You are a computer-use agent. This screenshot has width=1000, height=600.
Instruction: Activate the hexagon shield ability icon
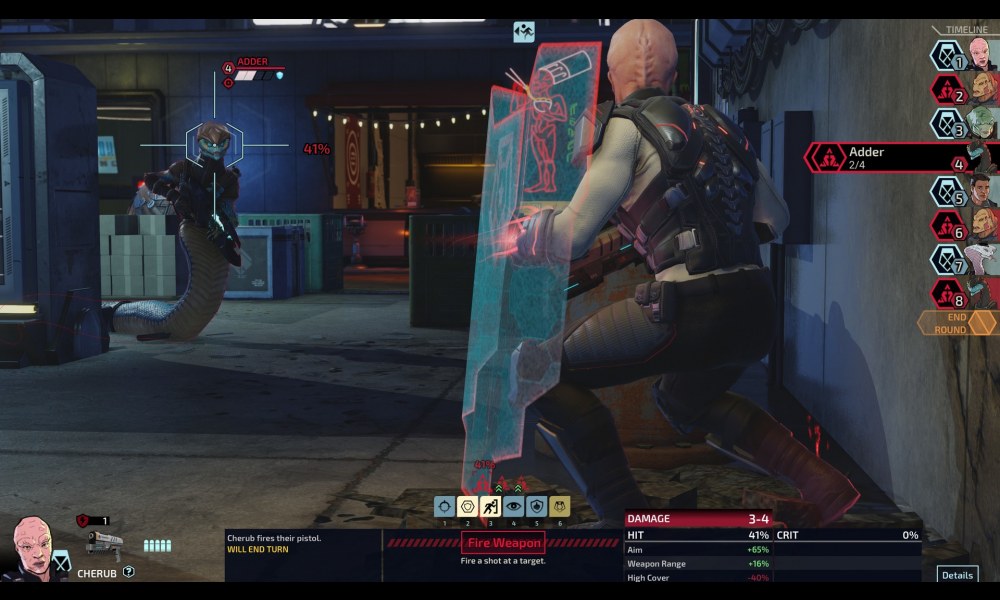point(467,507)
